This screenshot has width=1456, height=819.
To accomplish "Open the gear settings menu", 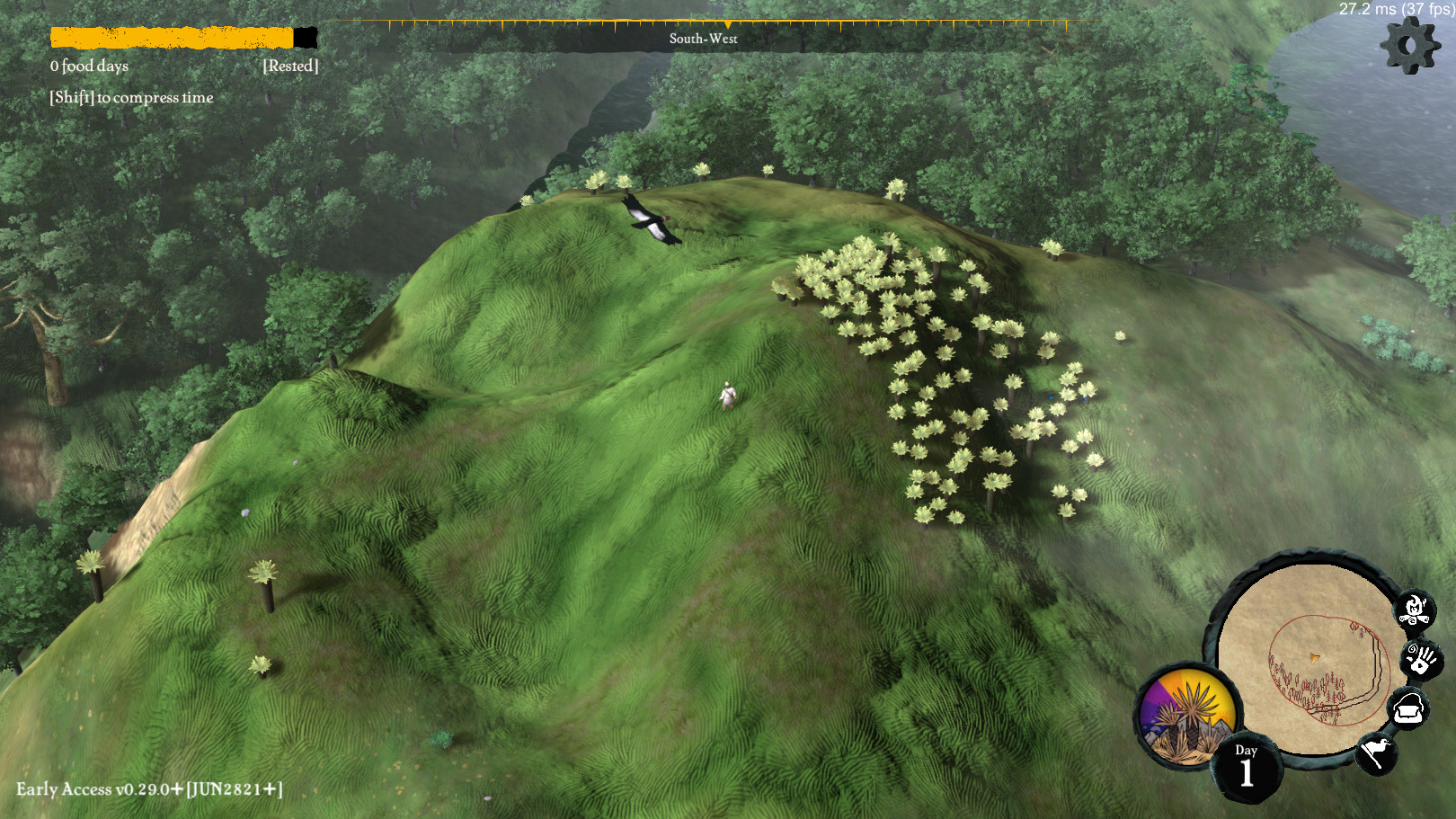I will tap(1408, 45).
